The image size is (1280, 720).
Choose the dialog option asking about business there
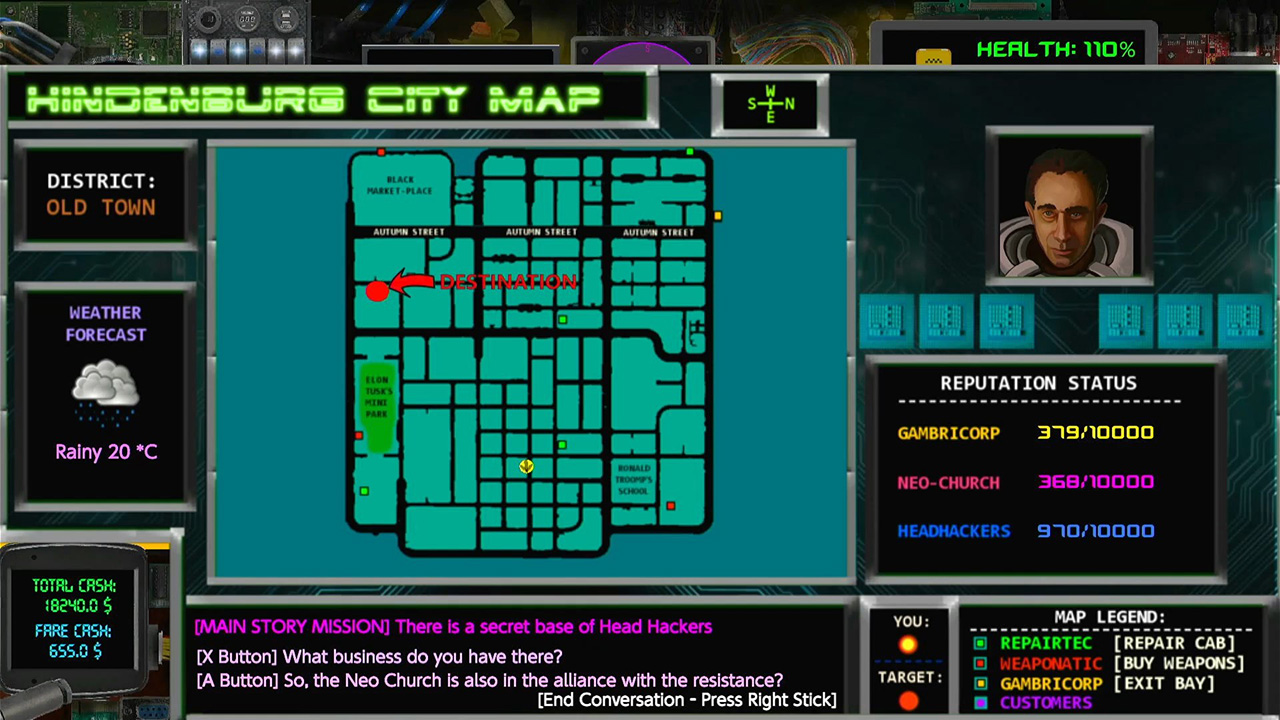(x=378, y=657)
